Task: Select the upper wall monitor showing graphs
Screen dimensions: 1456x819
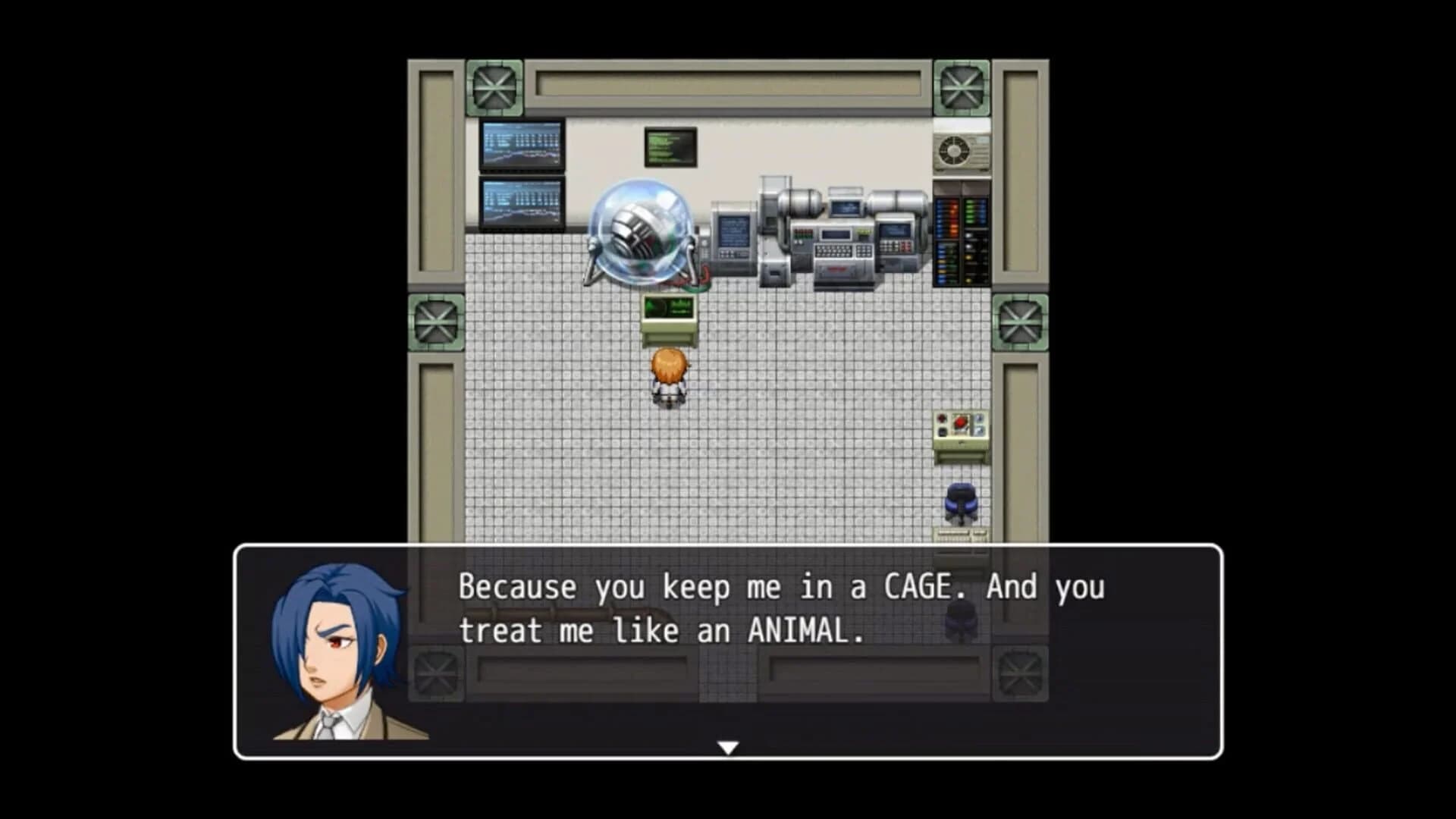Action: [x=520, y=146]
